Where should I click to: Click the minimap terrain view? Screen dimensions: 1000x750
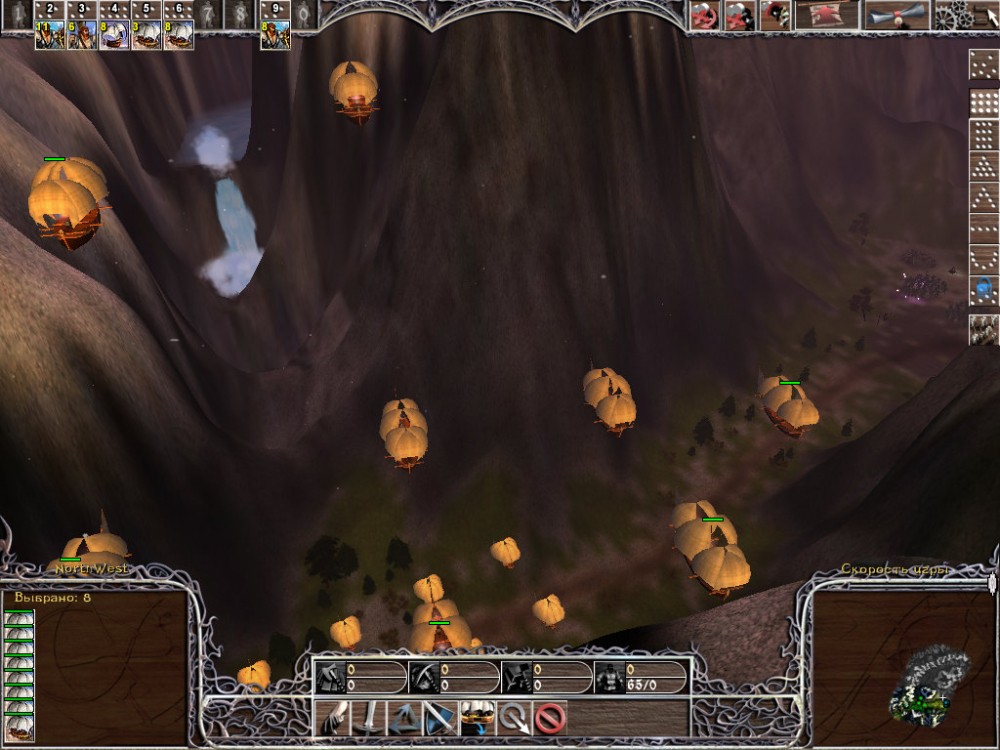point(930,683)
